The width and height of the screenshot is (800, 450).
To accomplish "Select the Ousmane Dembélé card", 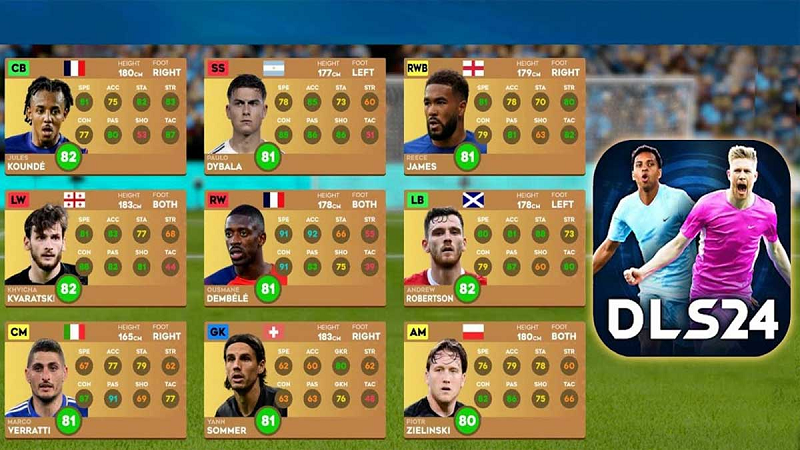I will click(295, 247).
